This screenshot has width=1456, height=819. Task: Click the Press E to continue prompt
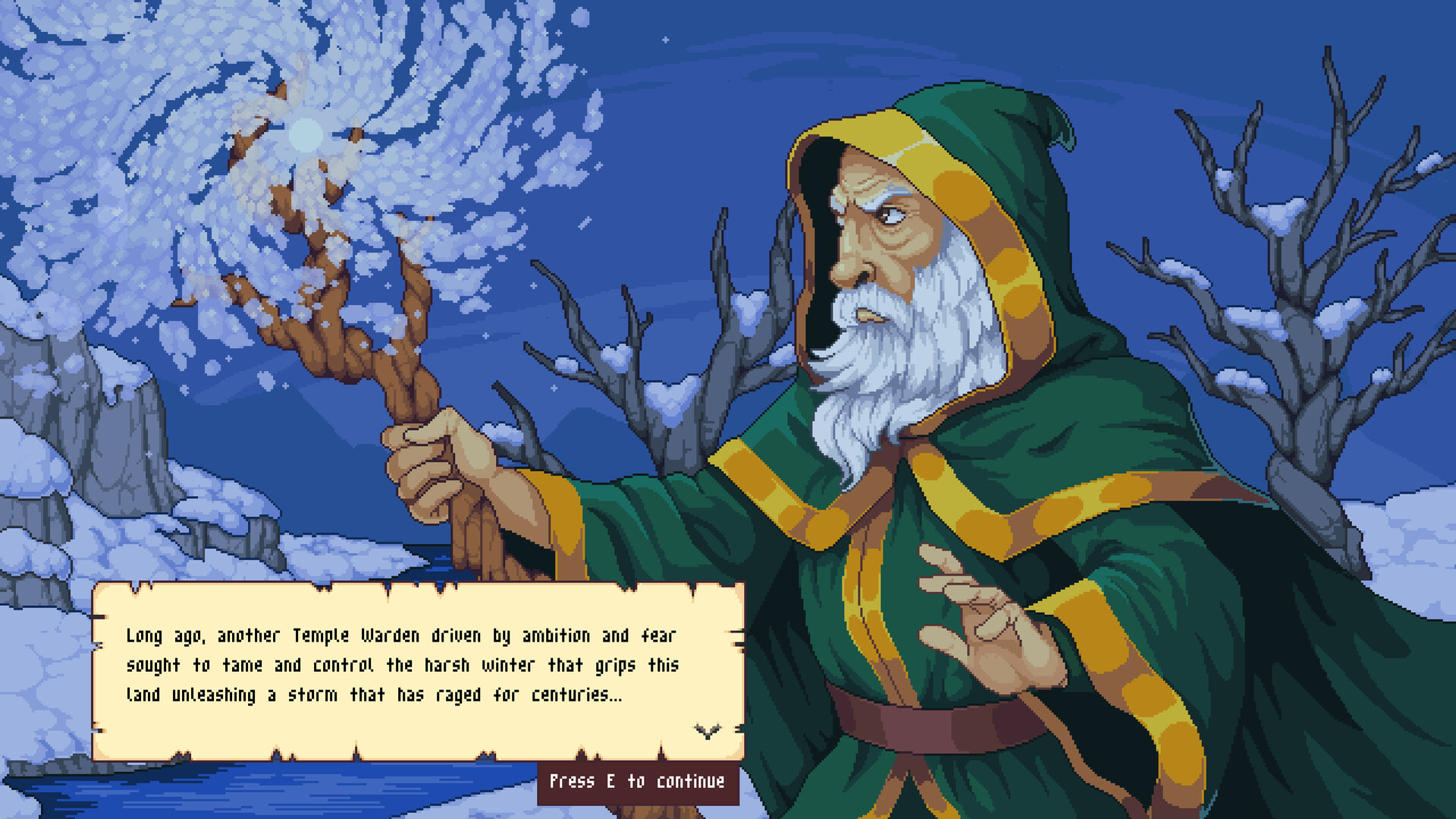pos(637,780)
